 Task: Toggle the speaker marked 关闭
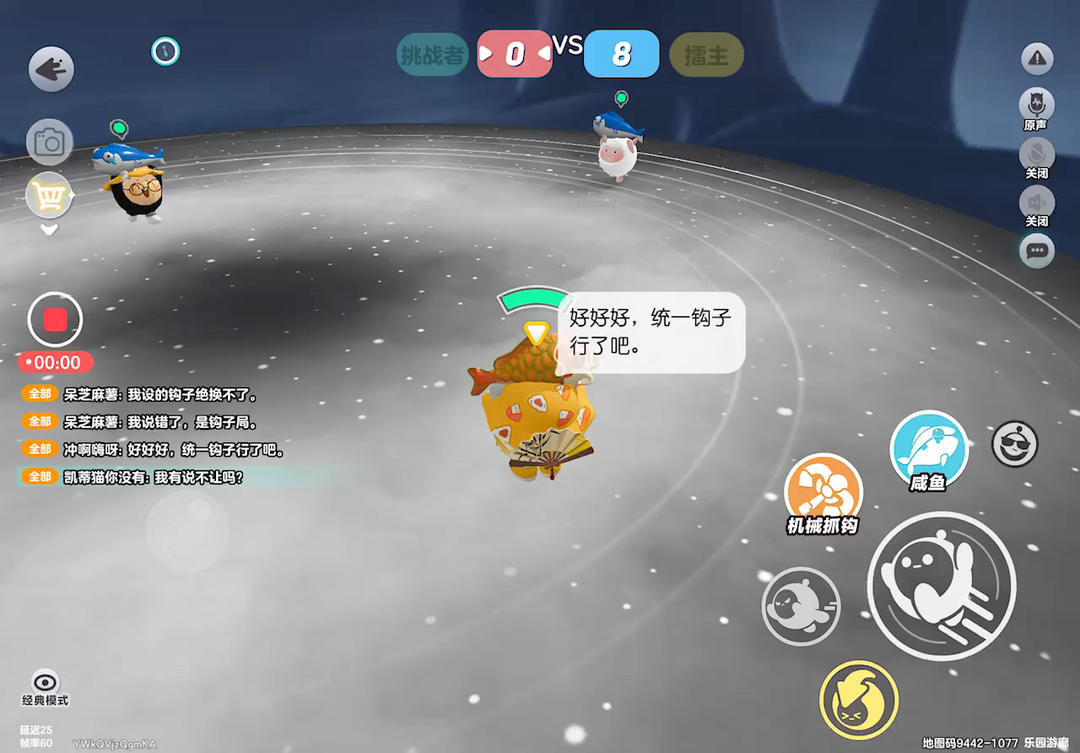[1037, 203]
